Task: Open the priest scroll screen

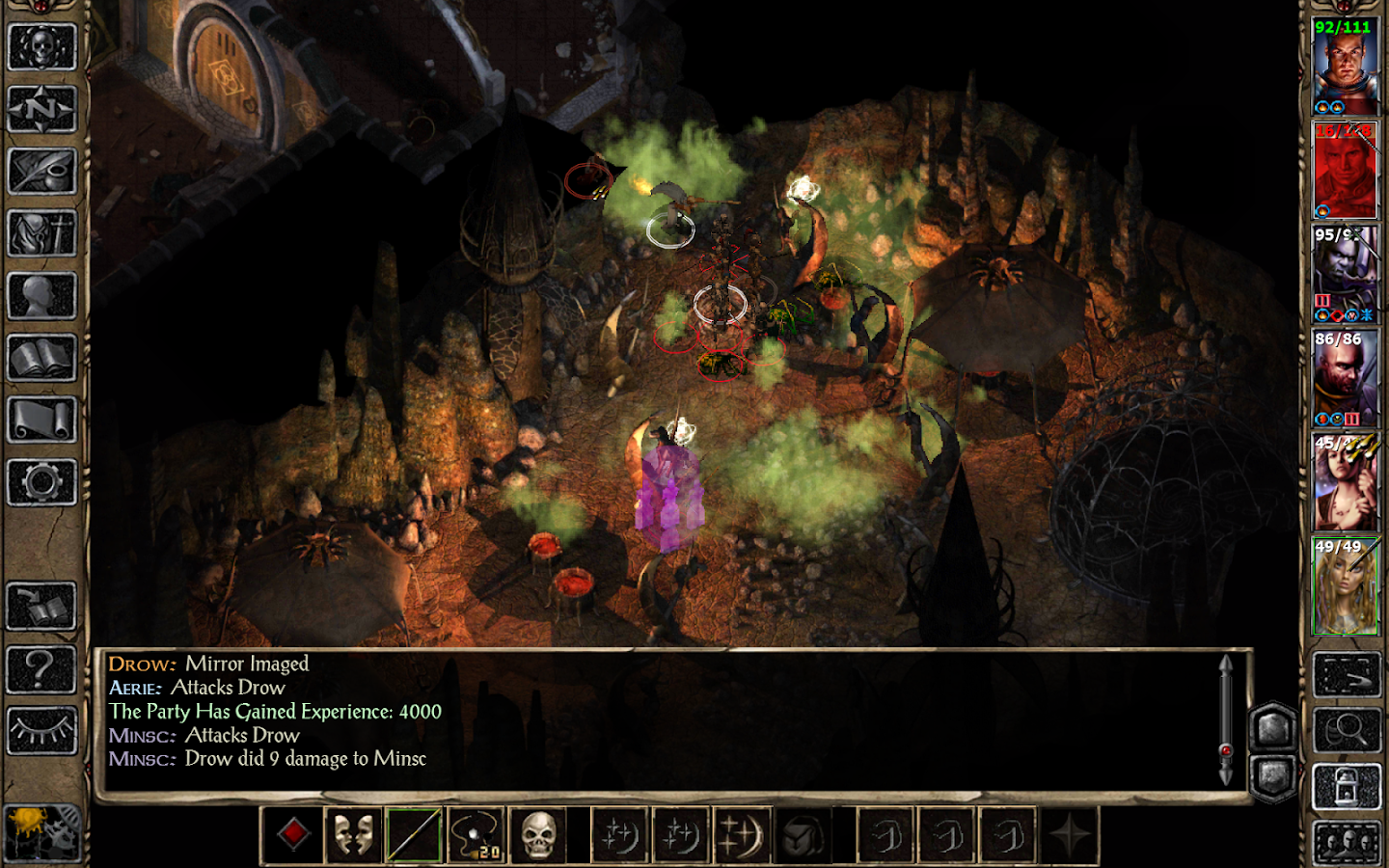Action: [41, 420]
